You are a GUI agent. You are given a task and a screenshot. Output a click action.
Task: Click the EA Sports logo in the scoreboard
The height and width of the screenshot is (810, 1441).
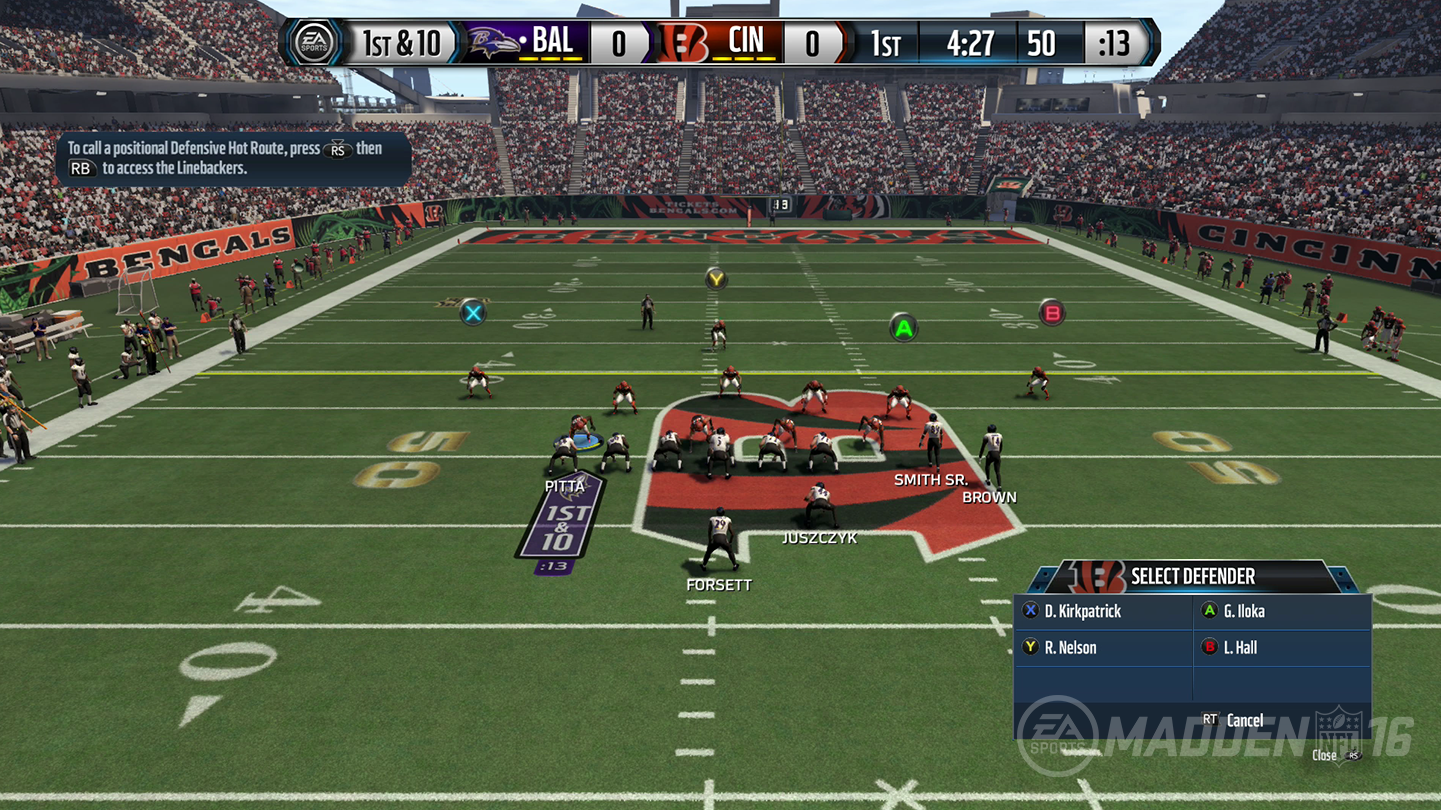(315, 40)
